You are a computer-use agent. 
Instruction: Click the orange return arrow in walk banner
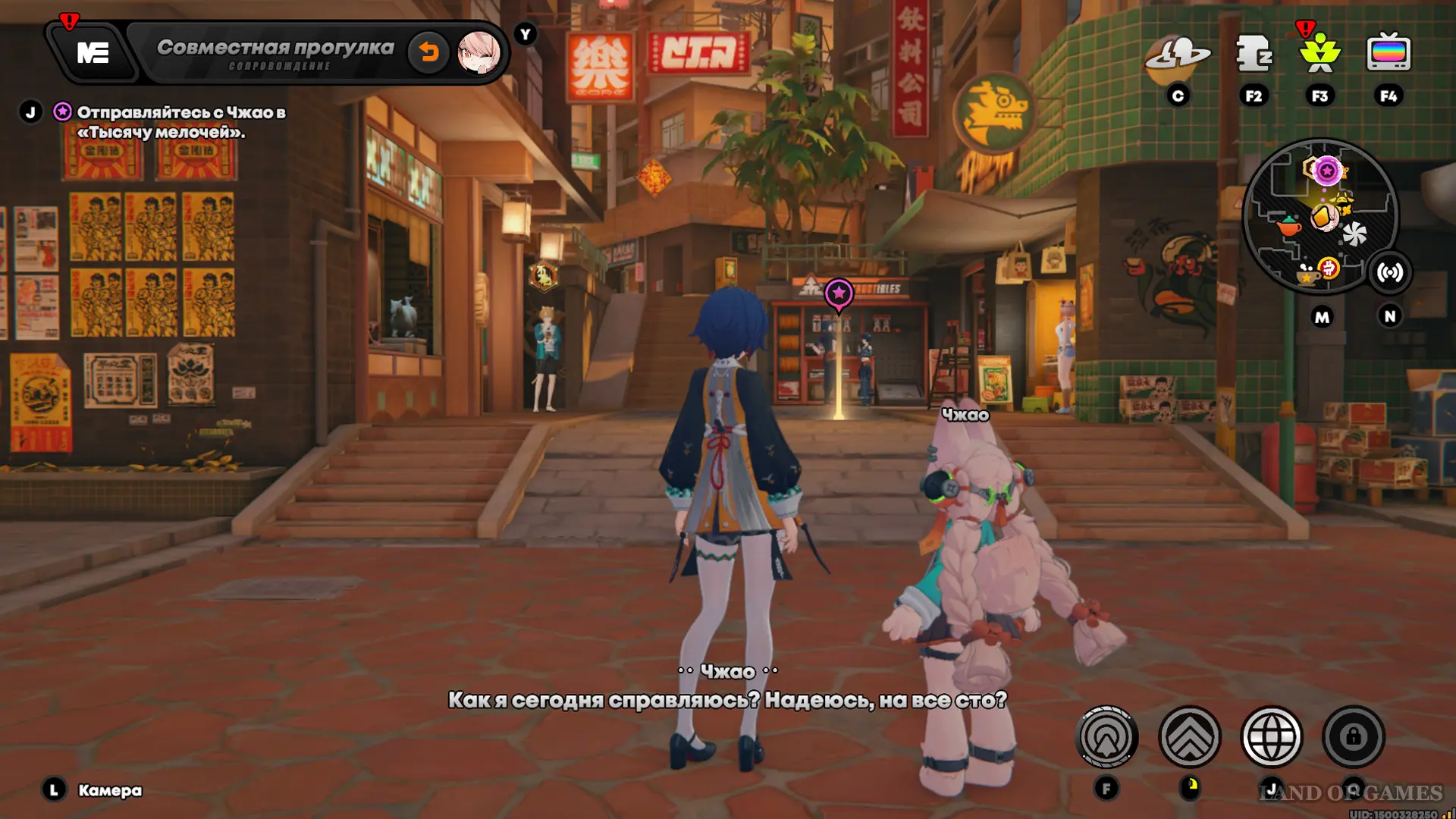tap(428, 52)
